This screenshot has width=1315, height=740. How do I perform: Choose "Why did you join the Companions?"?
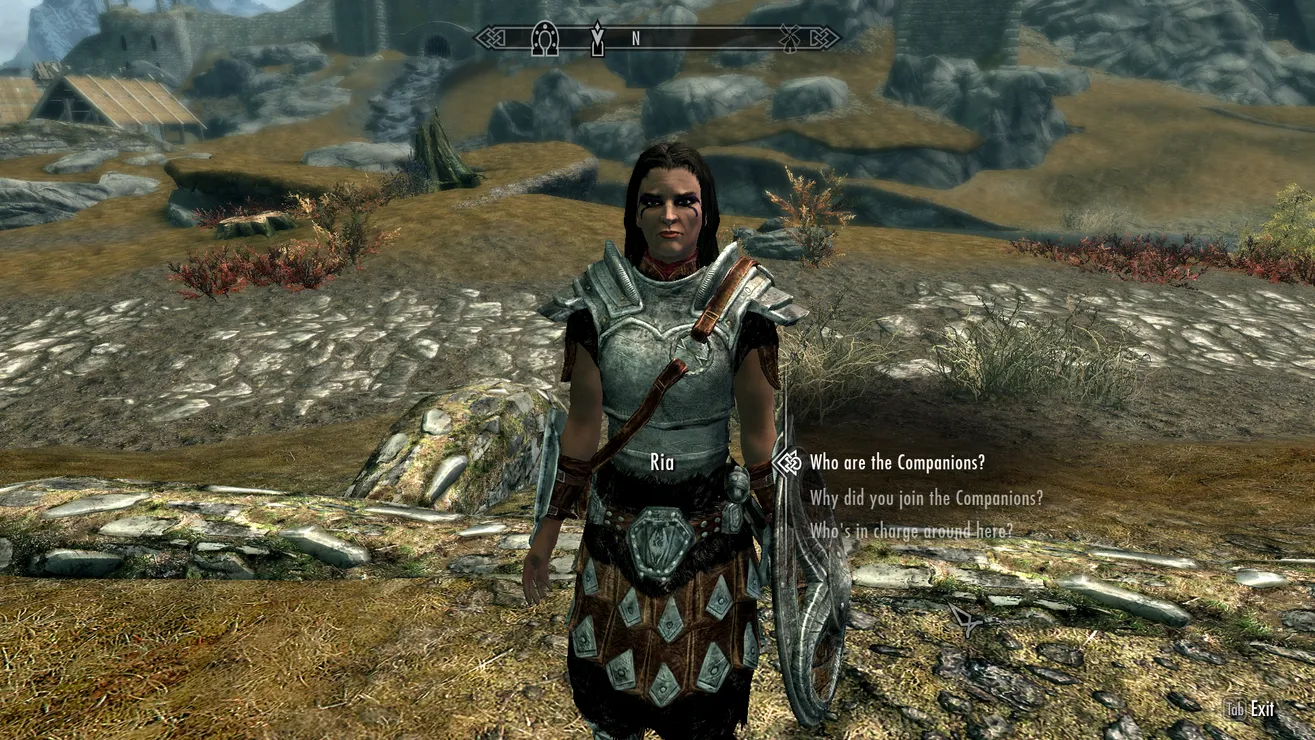coord(926,497)
